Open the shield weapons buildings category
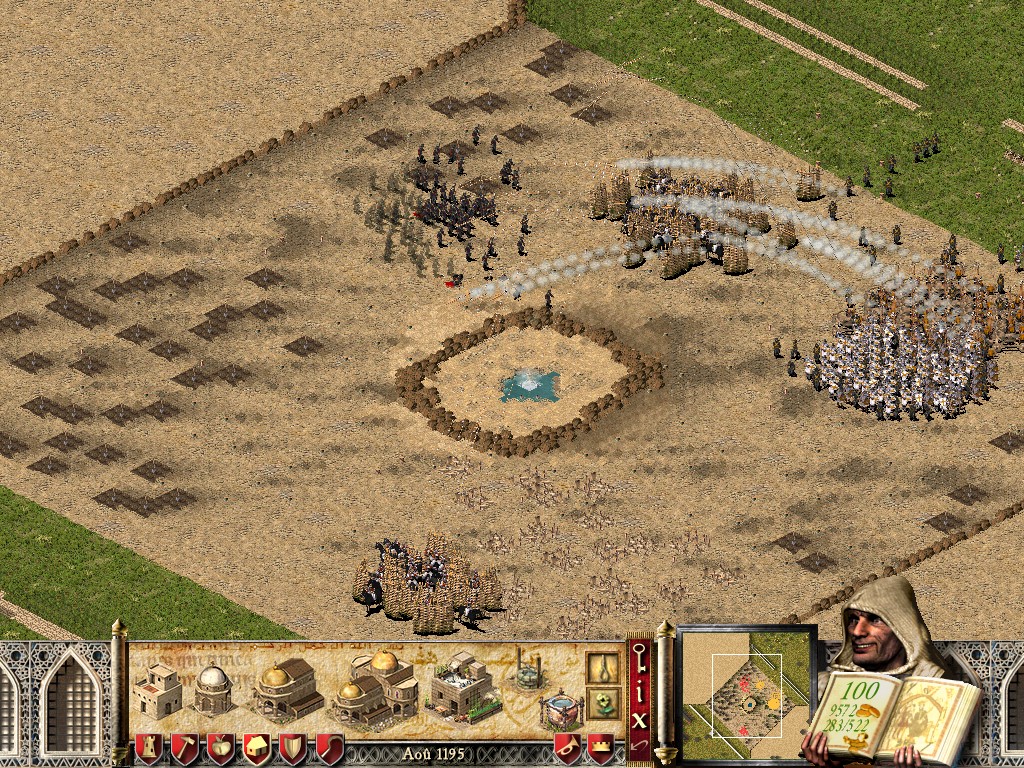1024x768 pixels. click(293, 747)
